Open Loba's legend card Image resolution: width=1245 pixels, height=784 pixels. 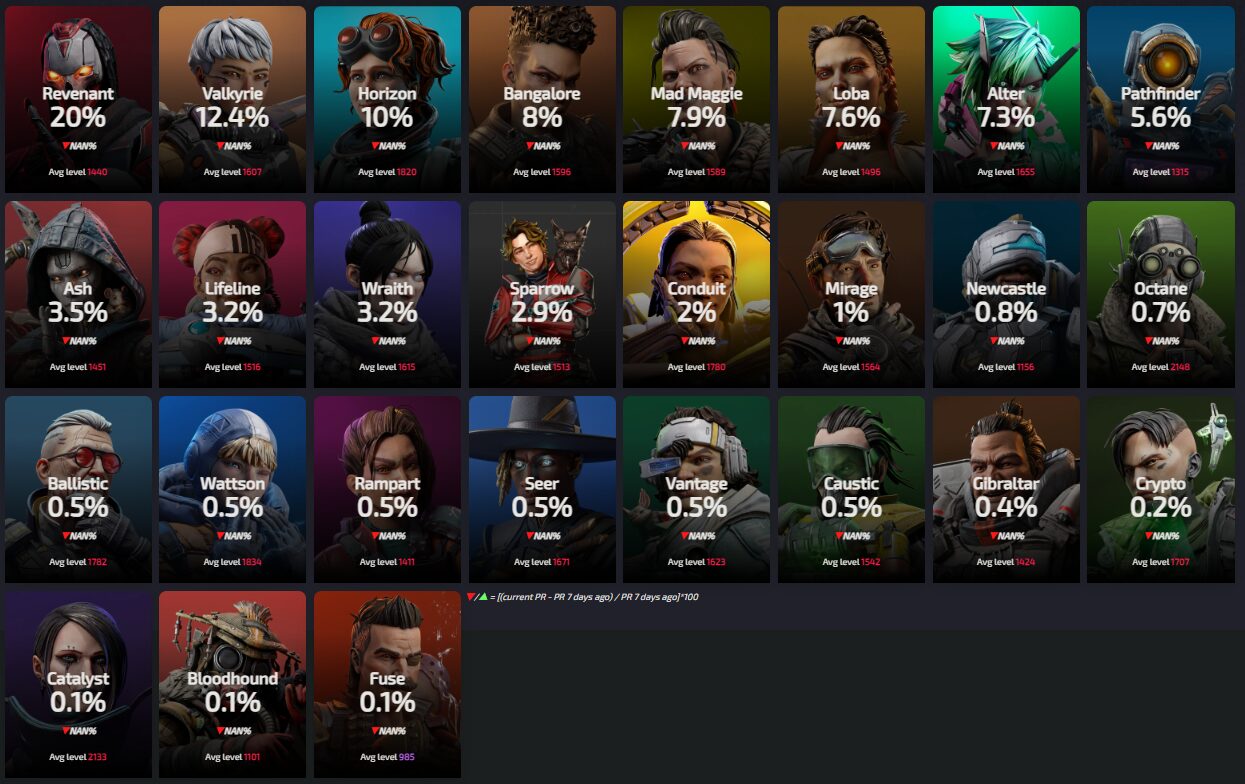coord(851,100)
